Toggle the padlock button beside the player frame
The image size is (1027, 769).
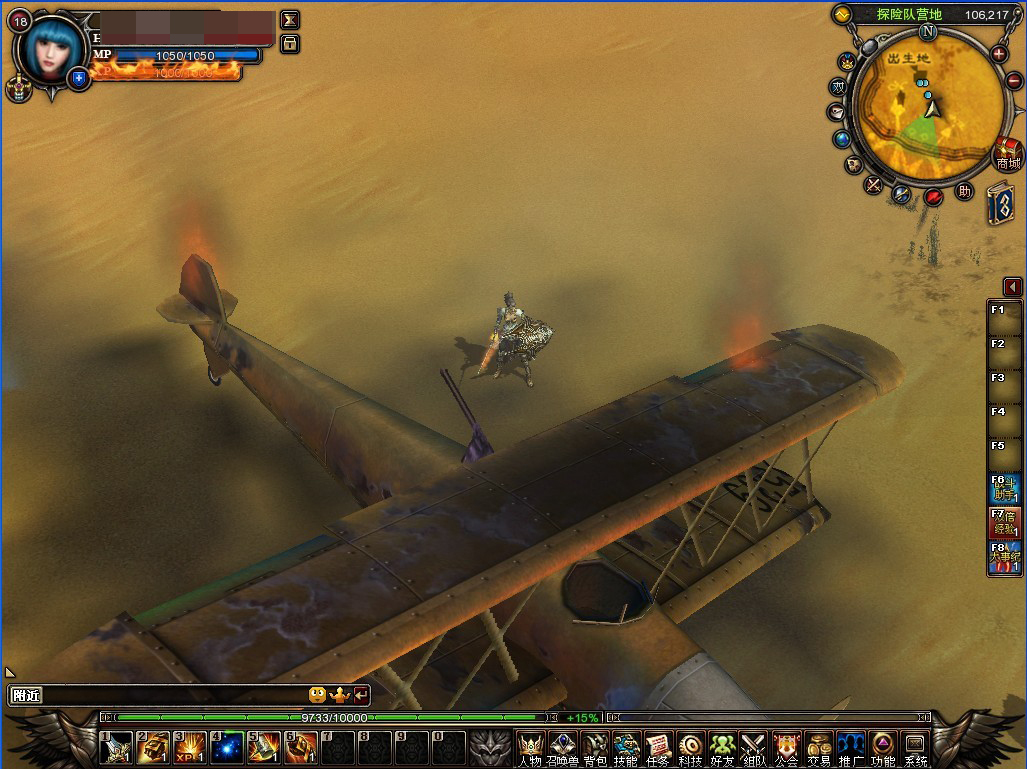pos(290,43)
